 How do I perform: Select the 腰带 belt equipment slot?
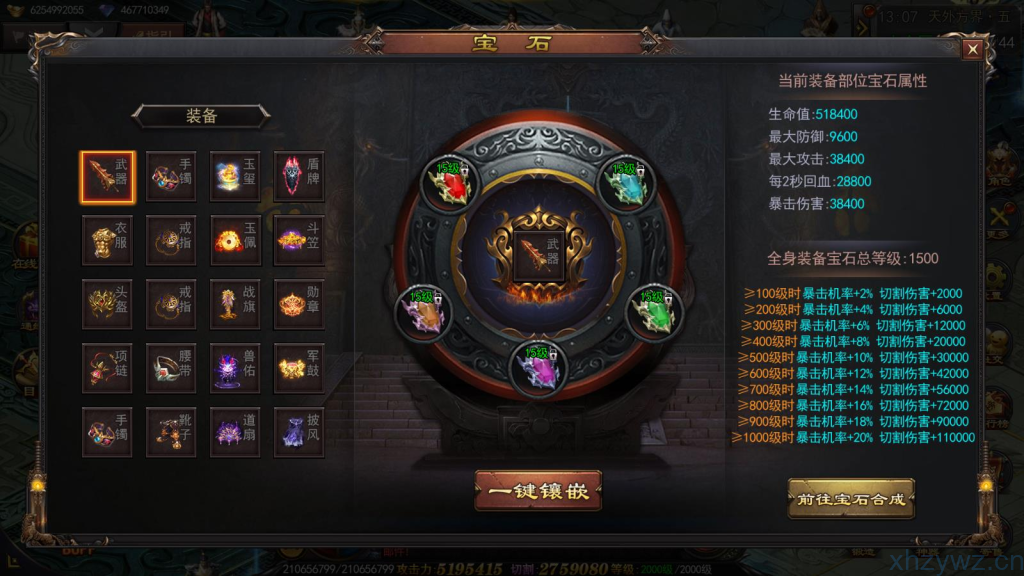pyautogui.click(x=171, y=368)
